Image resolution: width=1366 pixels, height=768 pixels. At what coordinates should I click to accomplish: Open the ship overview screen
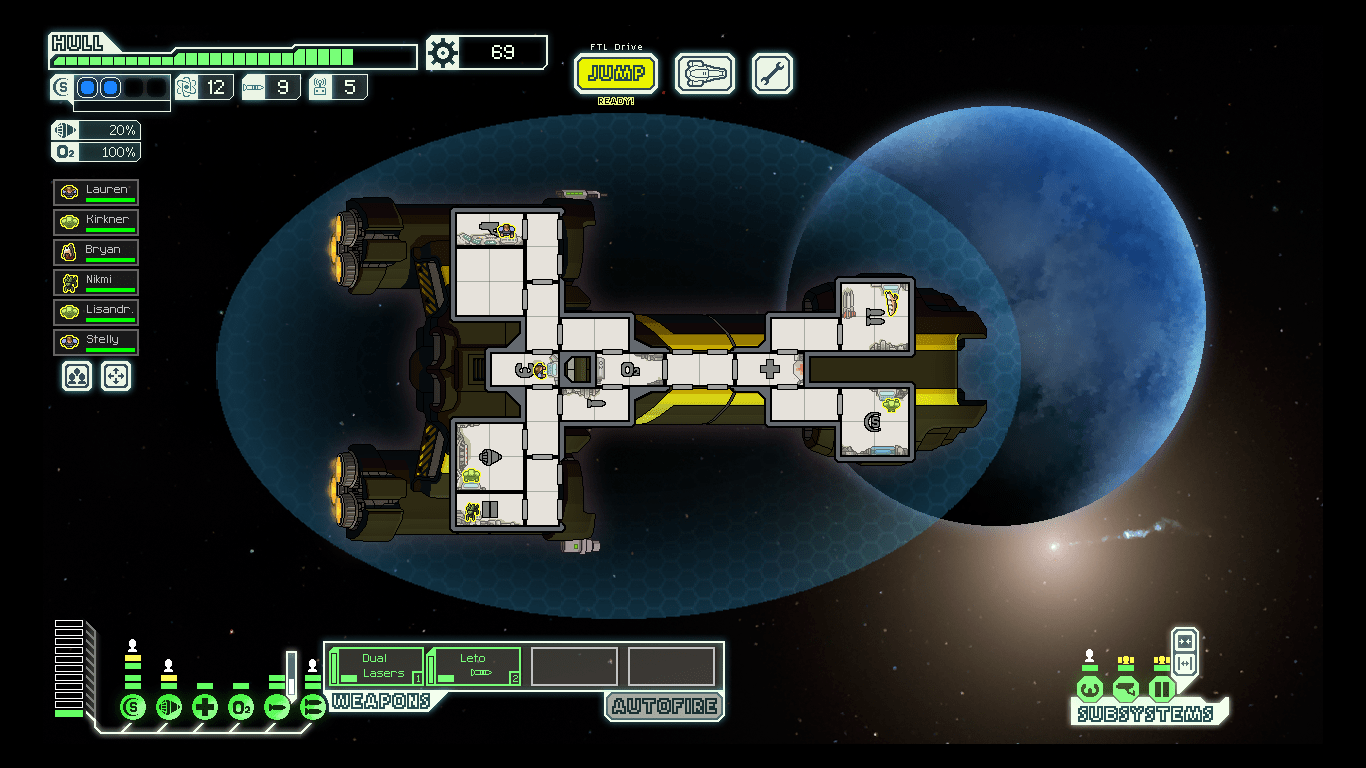pos(705,74)
